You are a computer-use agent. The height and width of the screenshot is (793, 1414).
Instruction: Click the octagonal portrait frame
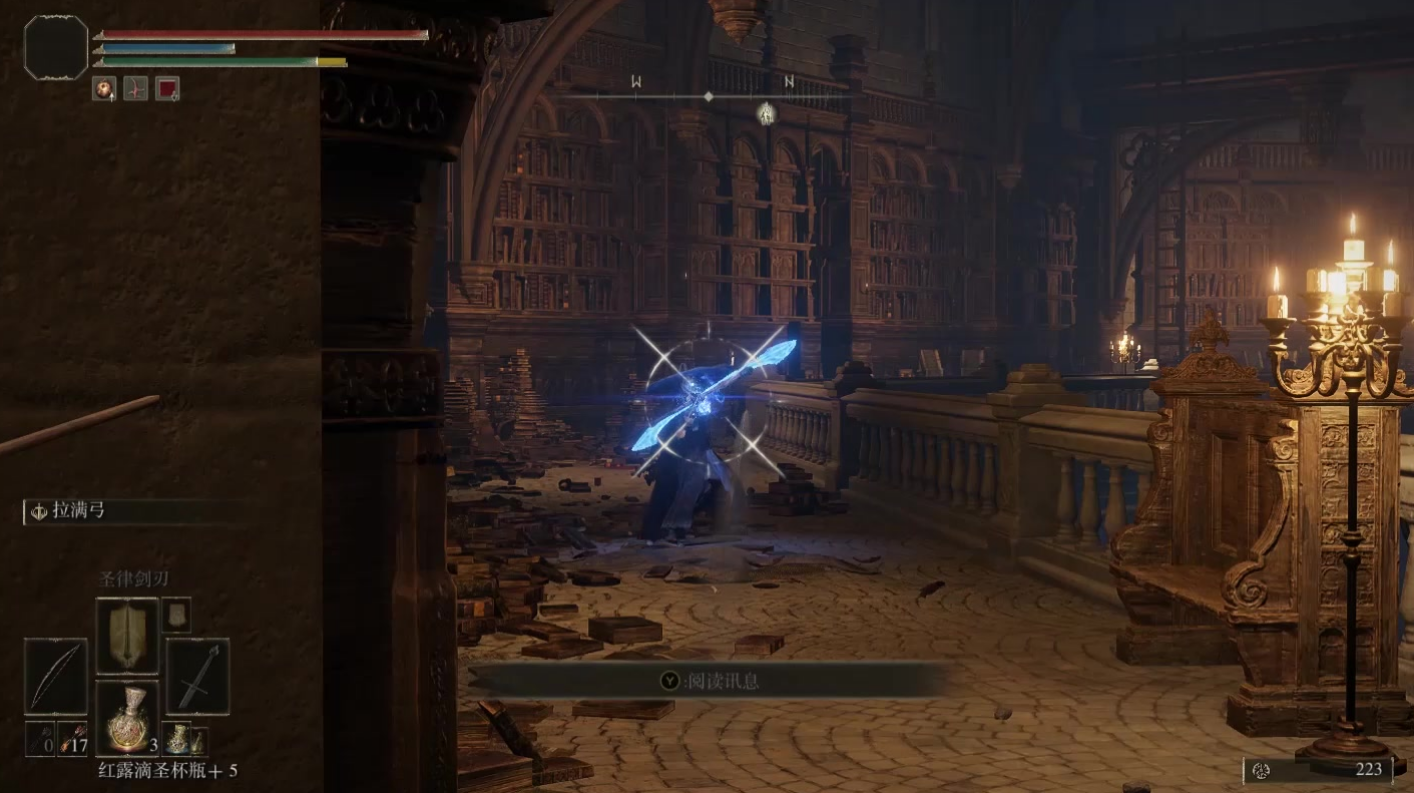[x=56, y=46]
